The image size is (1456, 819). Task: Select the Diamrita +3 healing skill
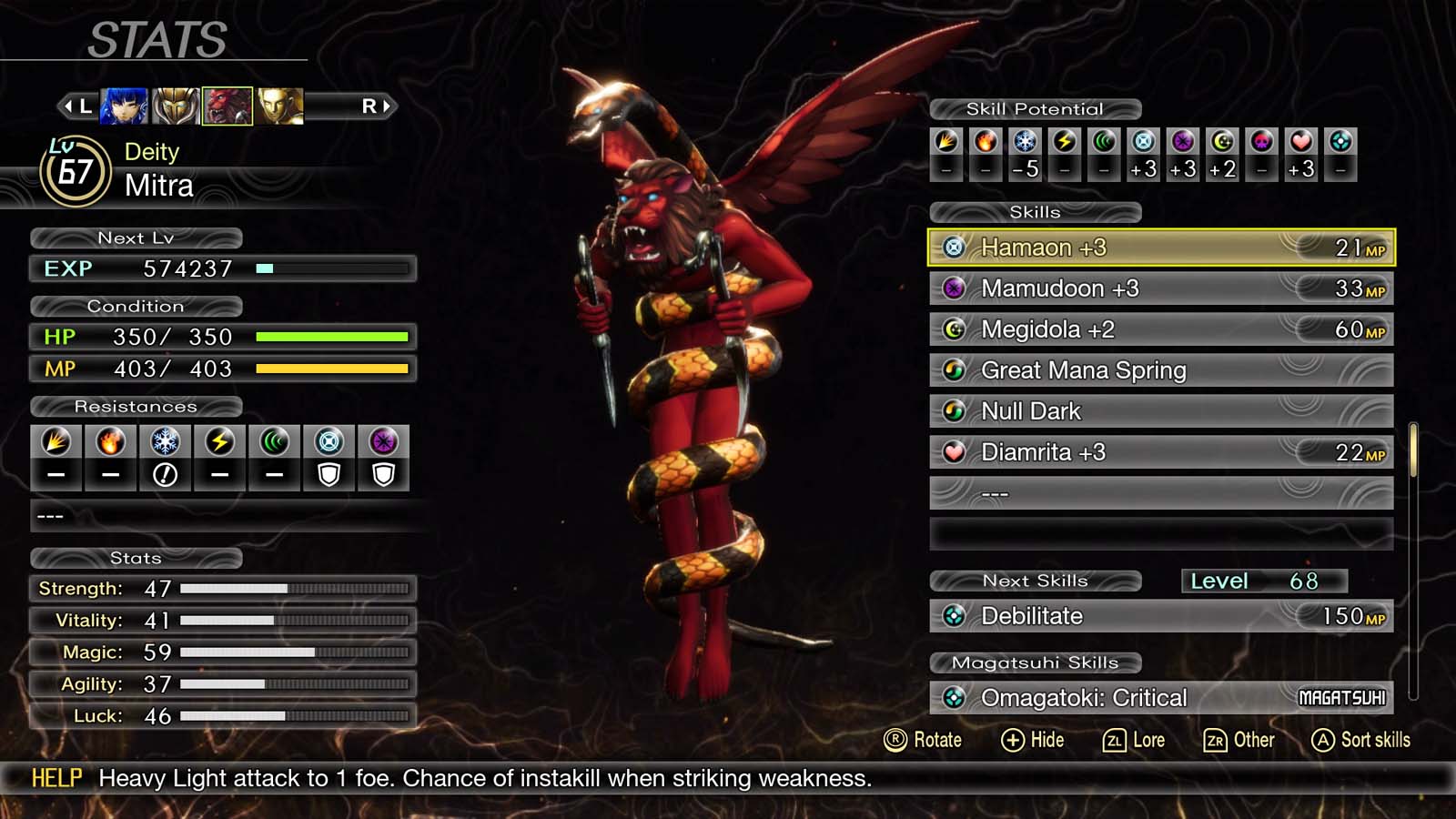point(1160,452)
